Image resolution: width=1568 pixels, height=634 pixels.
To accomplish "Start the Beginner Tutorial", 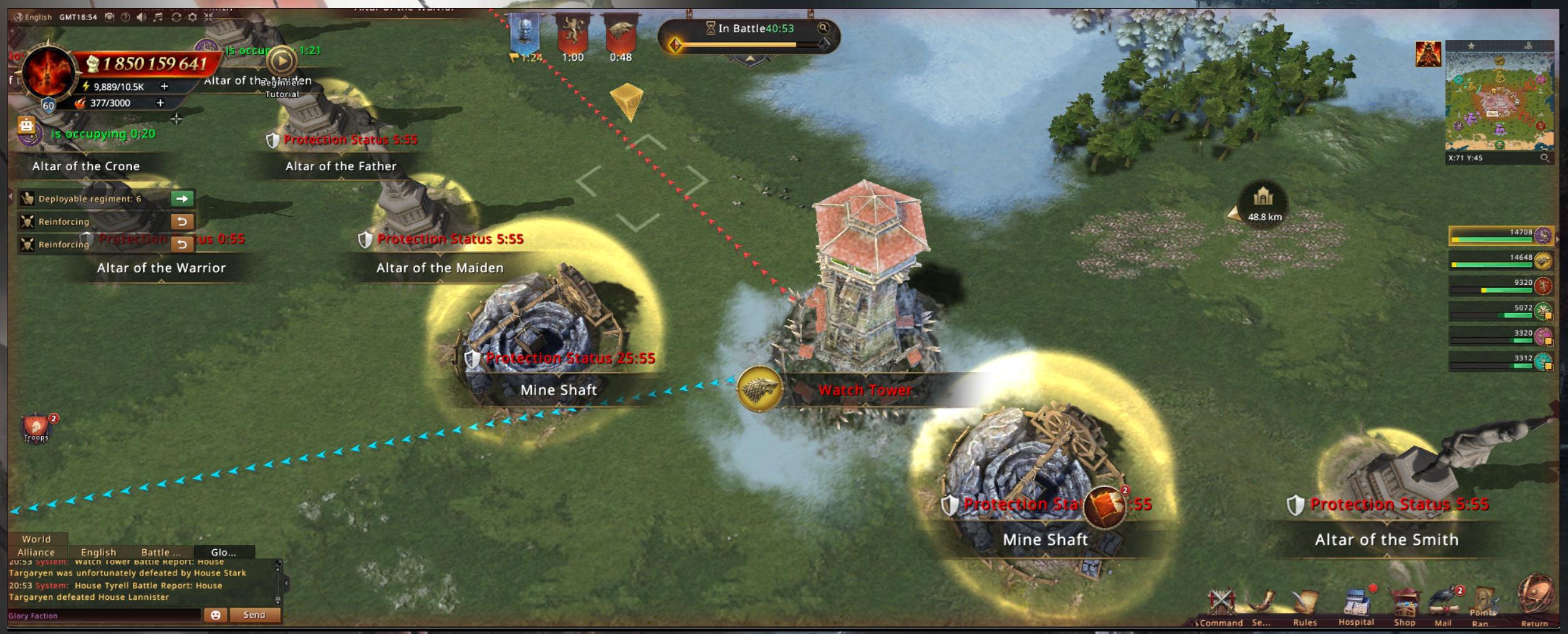I will pos(282,62).
